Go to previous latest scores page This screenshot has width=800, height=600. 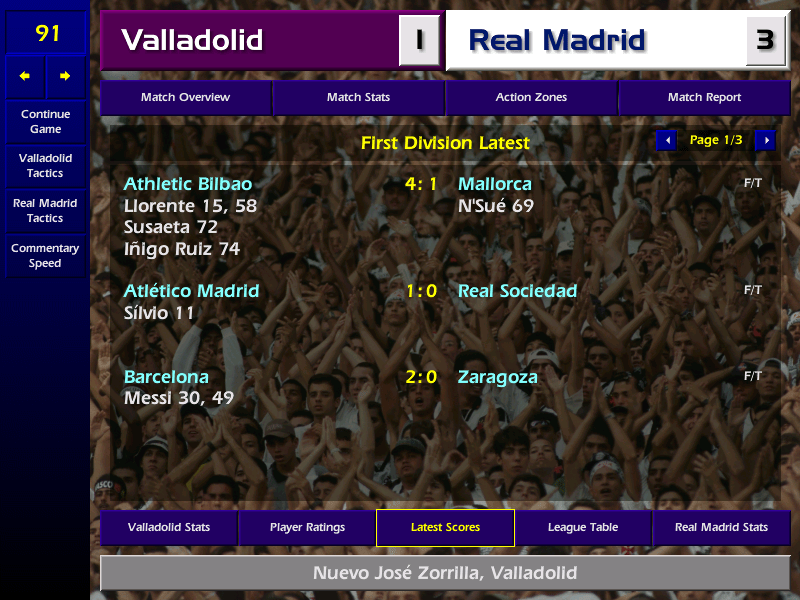(x=667, y=140)
